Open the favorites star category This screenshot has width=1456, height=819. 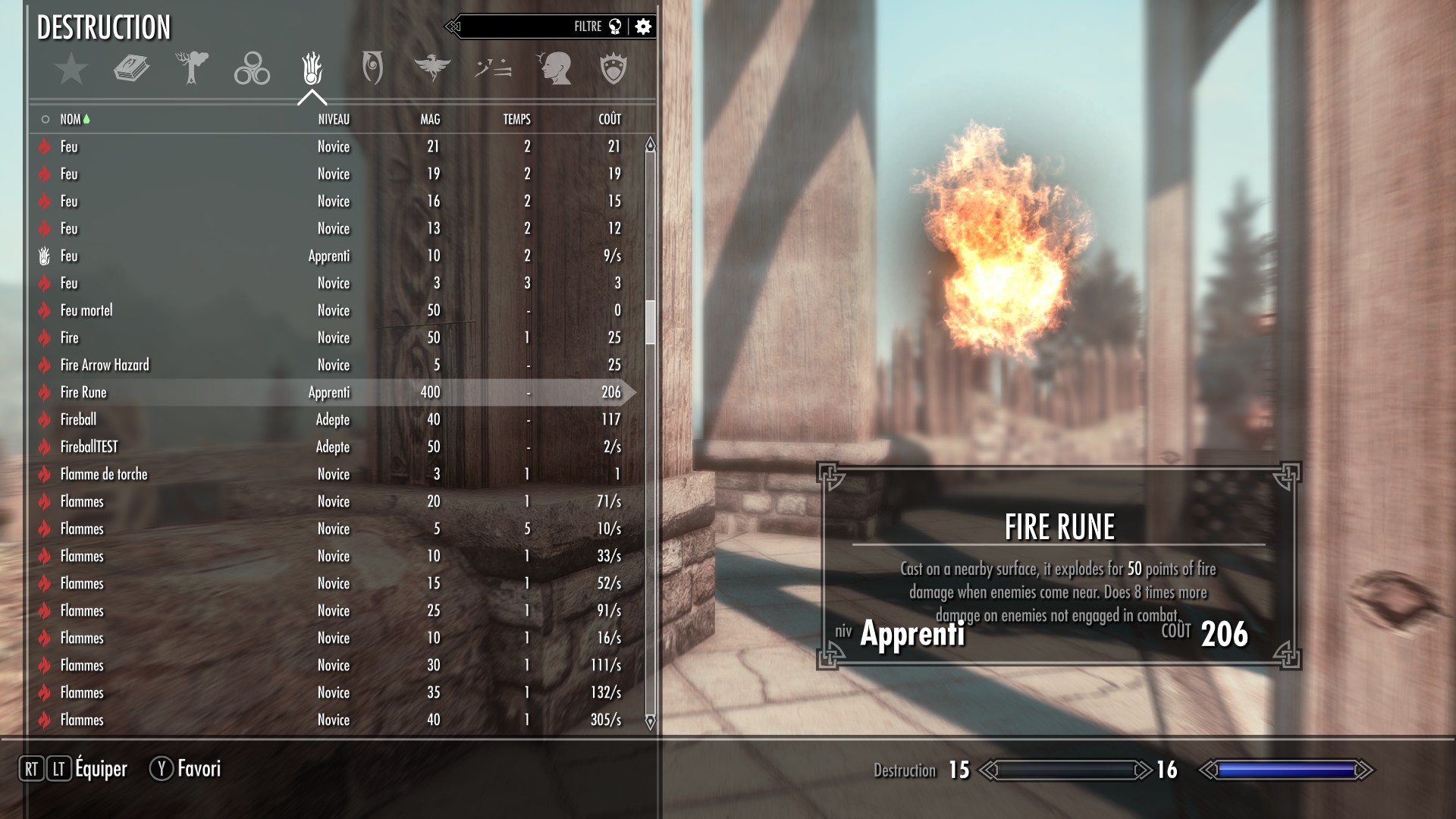[71, 68]
